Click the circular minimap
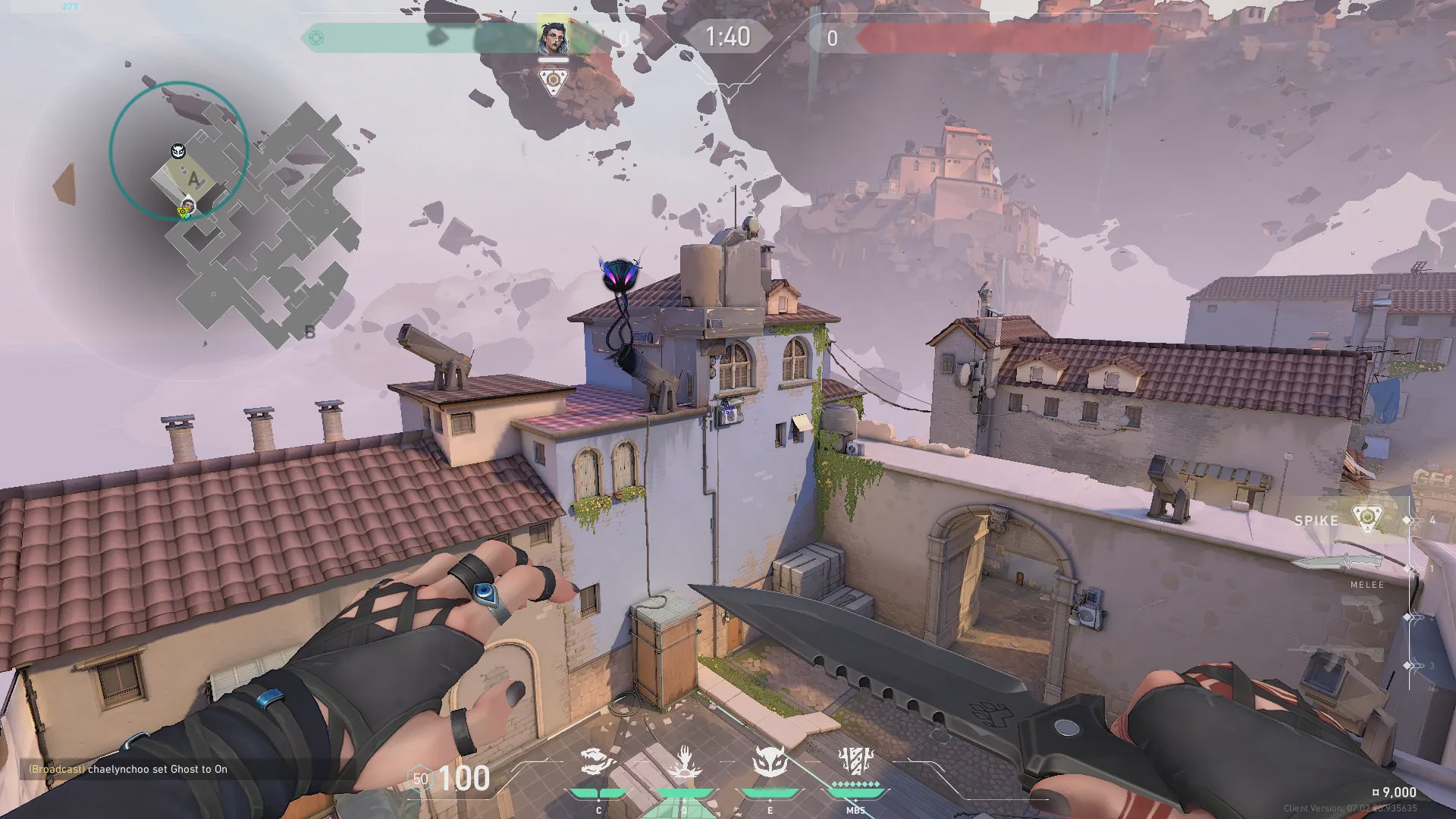1456x819 pixels. point(179,152)
